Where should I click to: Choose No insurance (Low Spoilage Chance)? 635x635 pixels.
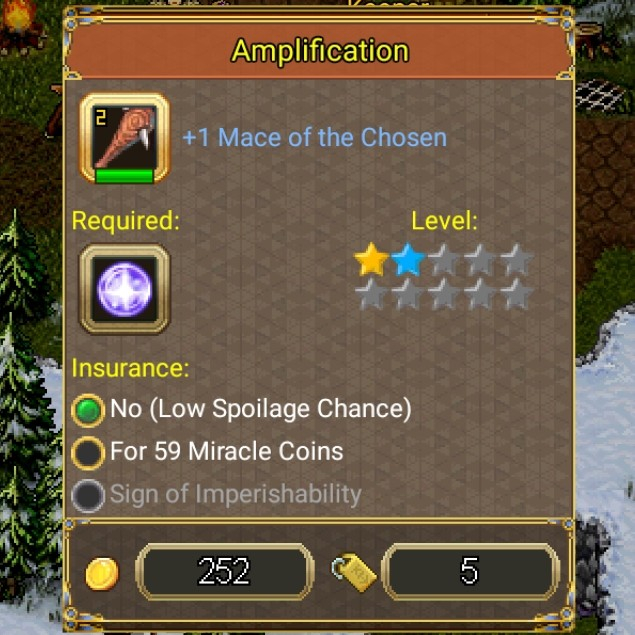point(89,409)
